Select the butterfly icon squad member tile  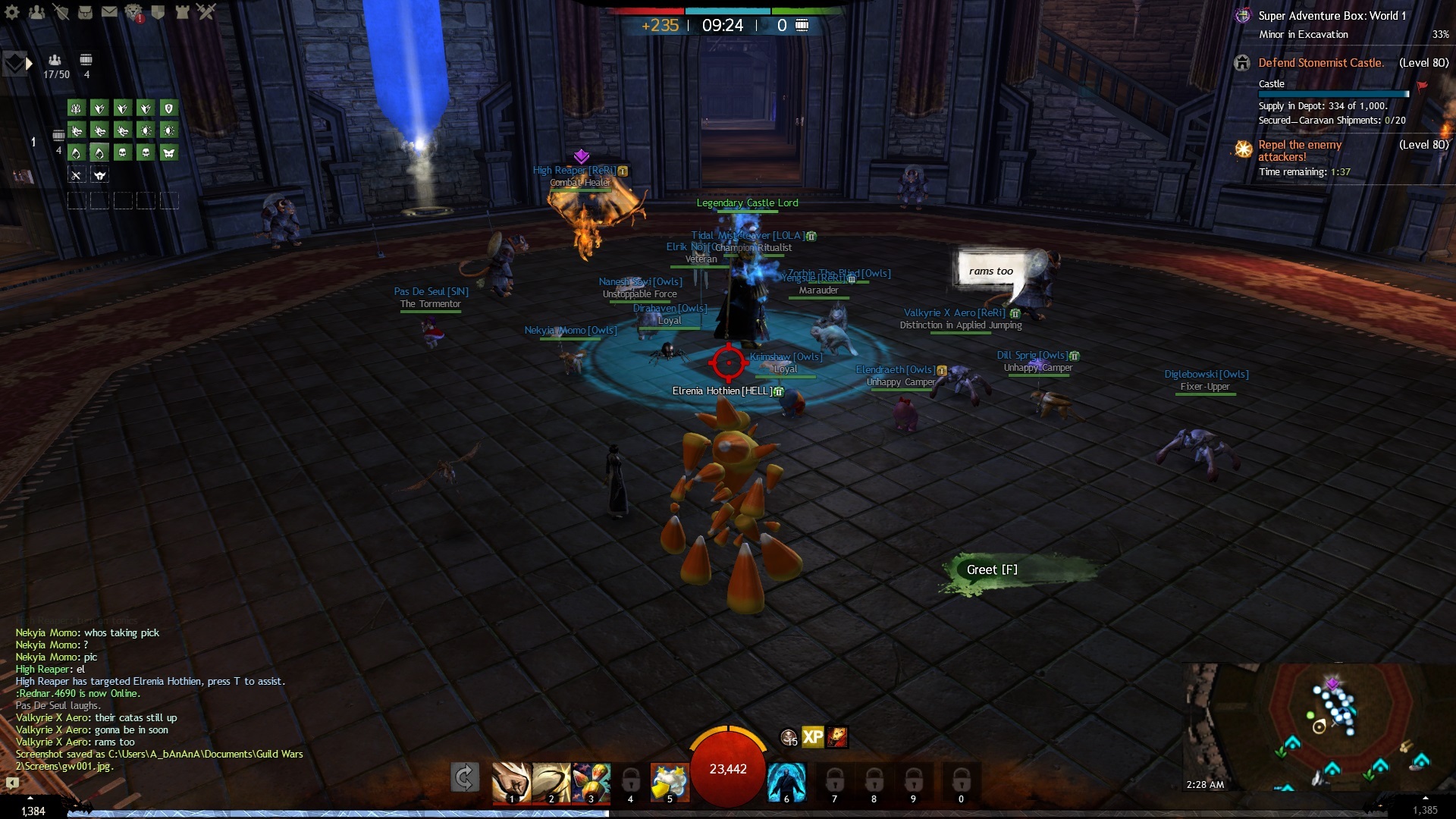(168, 153)
